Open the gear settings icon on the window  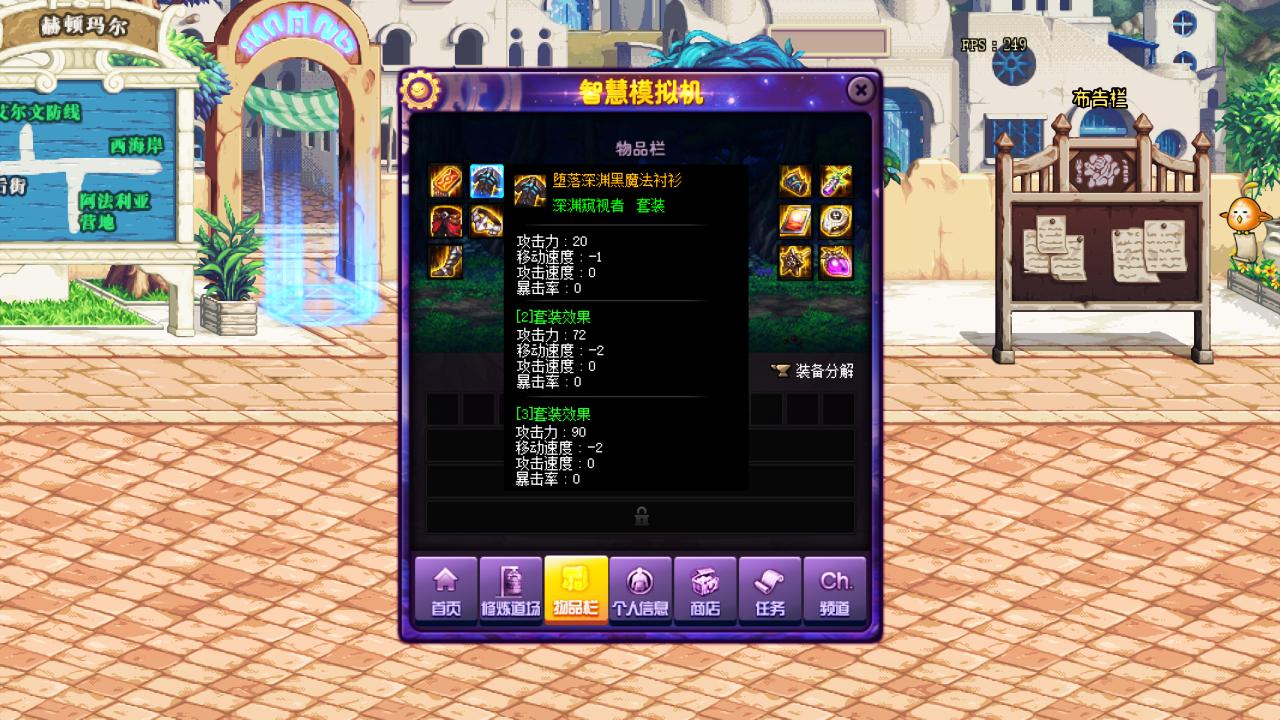(421, 90)
